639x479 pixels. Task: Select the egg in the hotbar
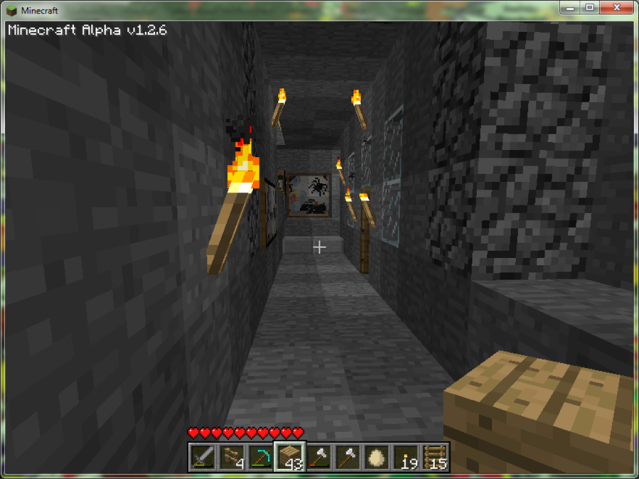coord(377,457)
